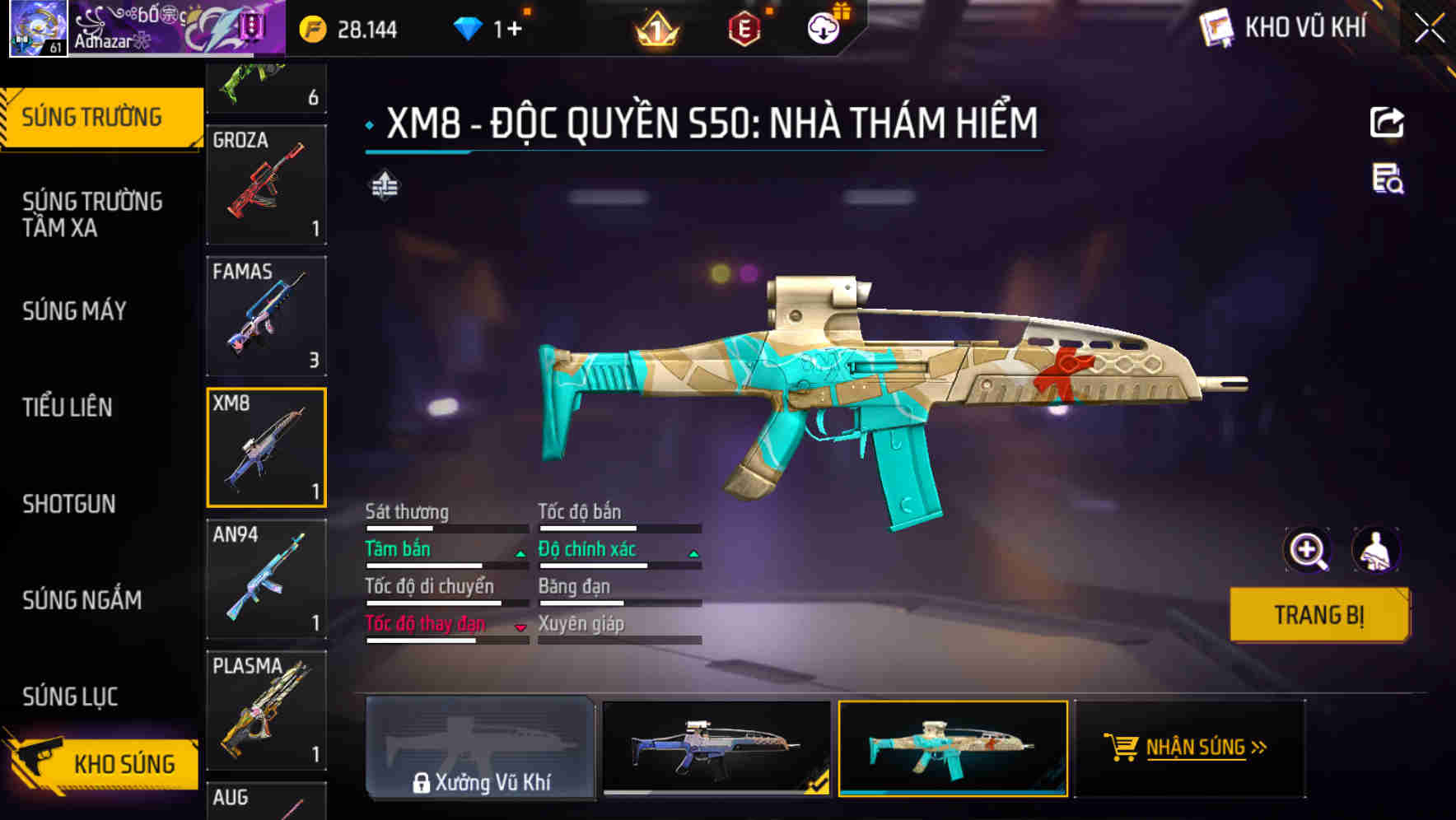Share the XM8 weapon via share icon
The width and height of the screenshot is (1456, 820).
[x=1387, y=122]
